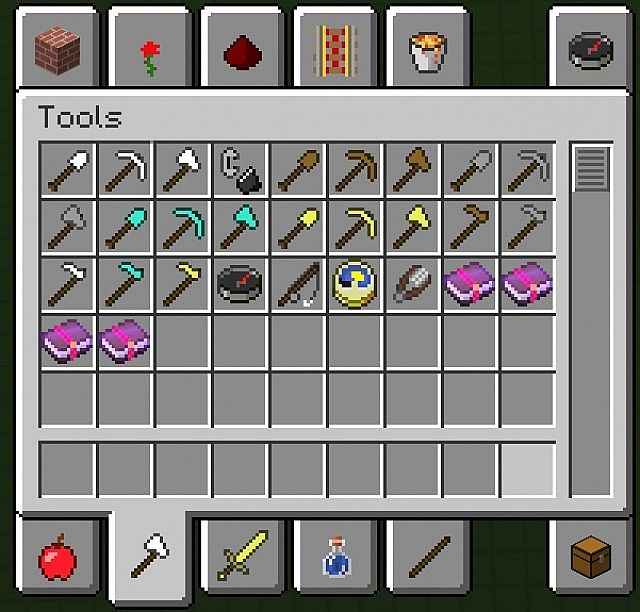Screen dimensions: 640x612
Task: Select the fishing rod slot
Action: [x=298, y=283]
